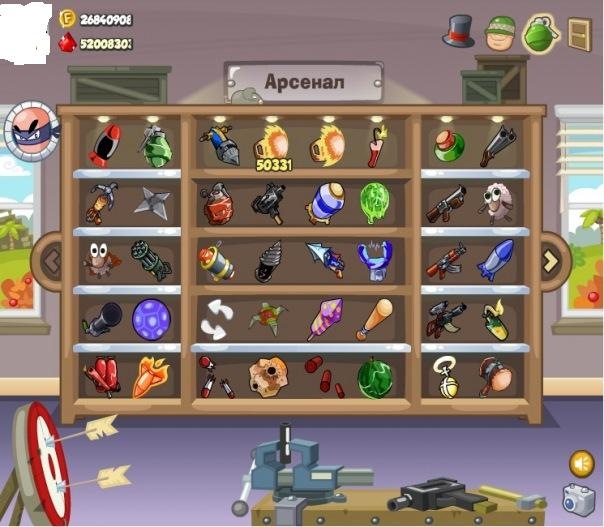The height and width of the screenshot is (527, 604).
Task: Choose the AK-47 rifle
Action: [x=446, y=261]
